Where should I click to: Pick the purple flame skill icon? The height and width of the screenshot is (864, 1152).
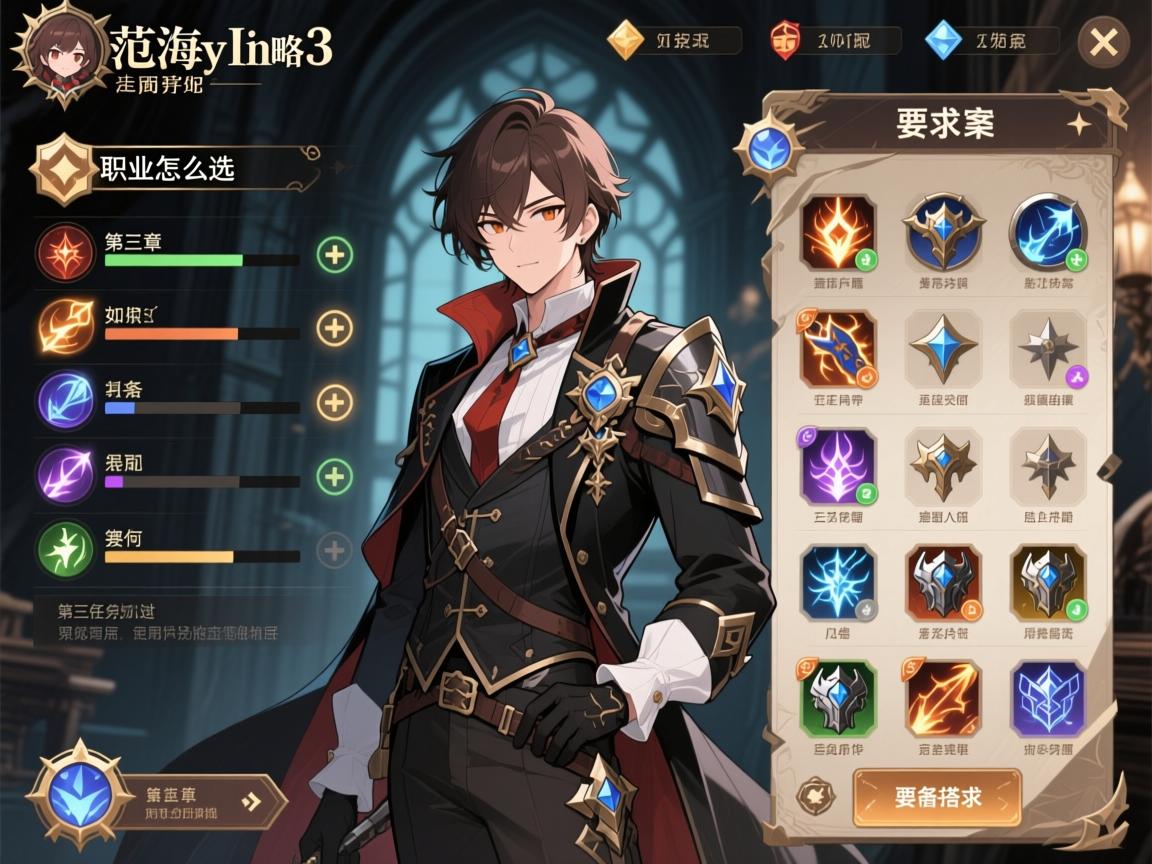tap(838, 466)
